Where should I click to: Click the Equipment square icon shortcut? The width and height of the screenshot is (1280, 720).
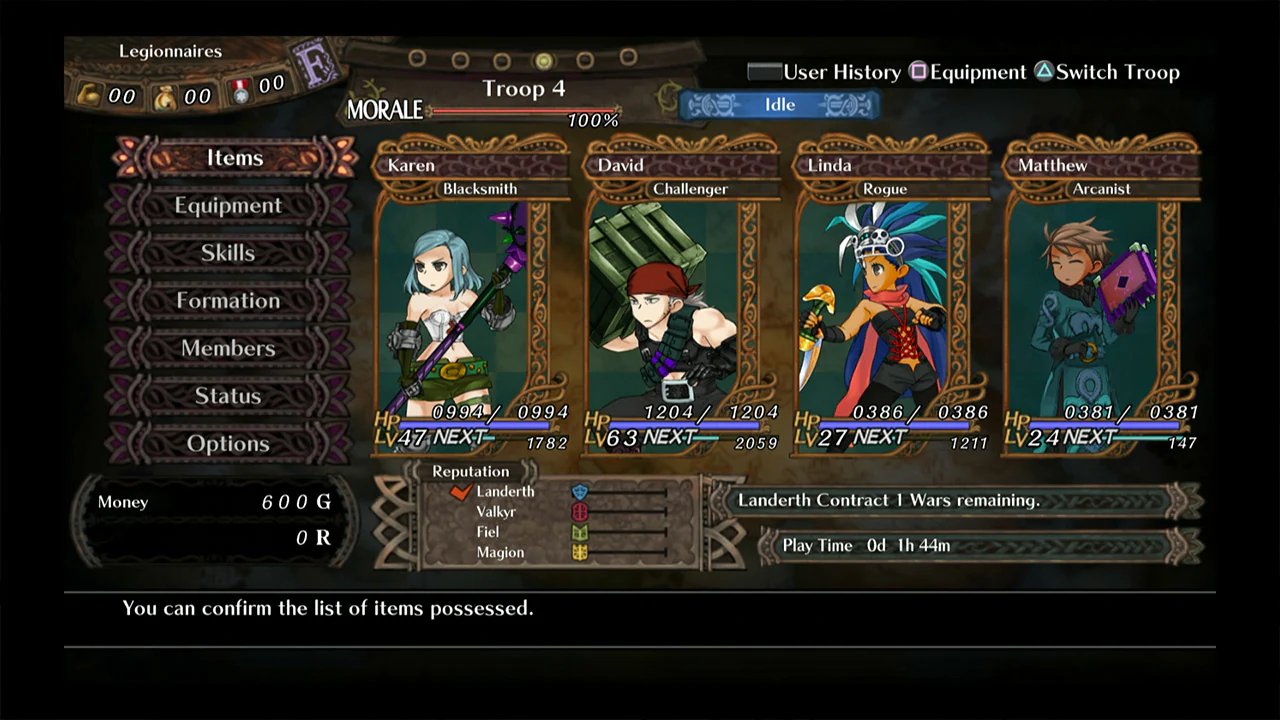click(918, 71)
